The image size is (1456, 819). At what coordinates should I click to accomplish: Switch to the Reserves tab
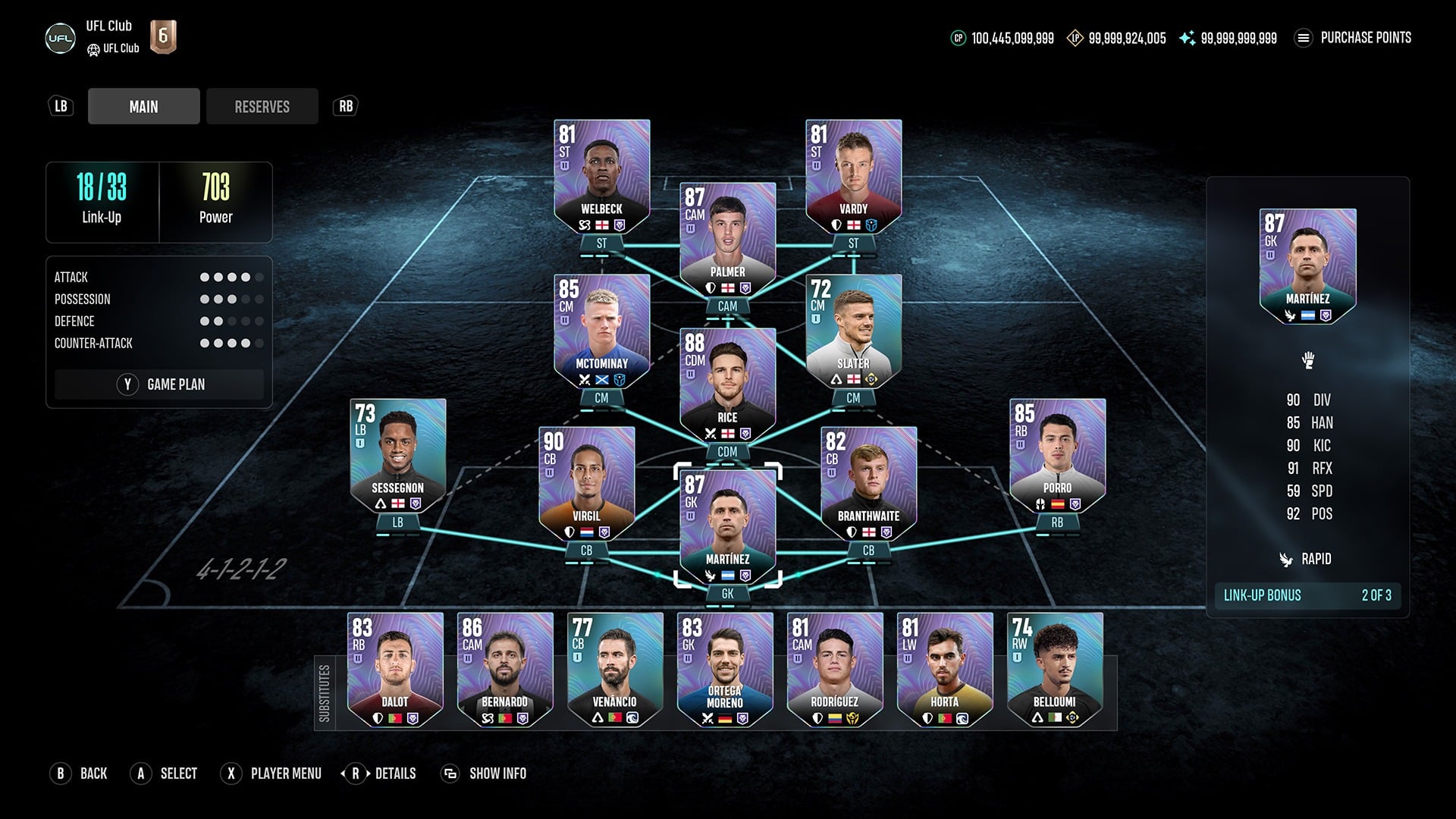pyautogui.click(x=262, y=106)
